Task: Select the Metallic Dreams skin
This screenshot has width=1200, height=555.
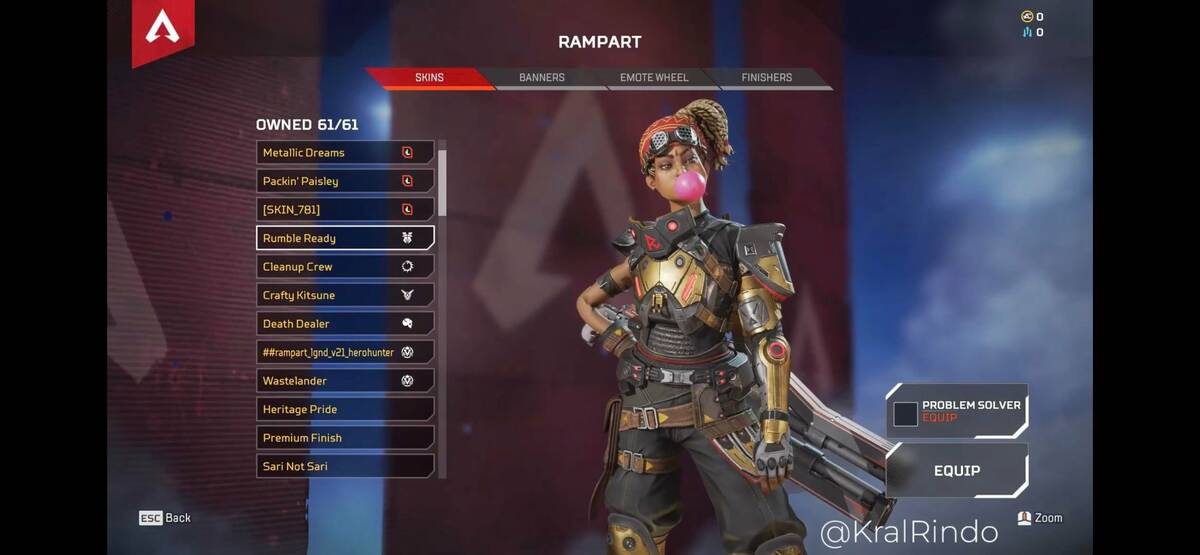Action: coord(345,153)
